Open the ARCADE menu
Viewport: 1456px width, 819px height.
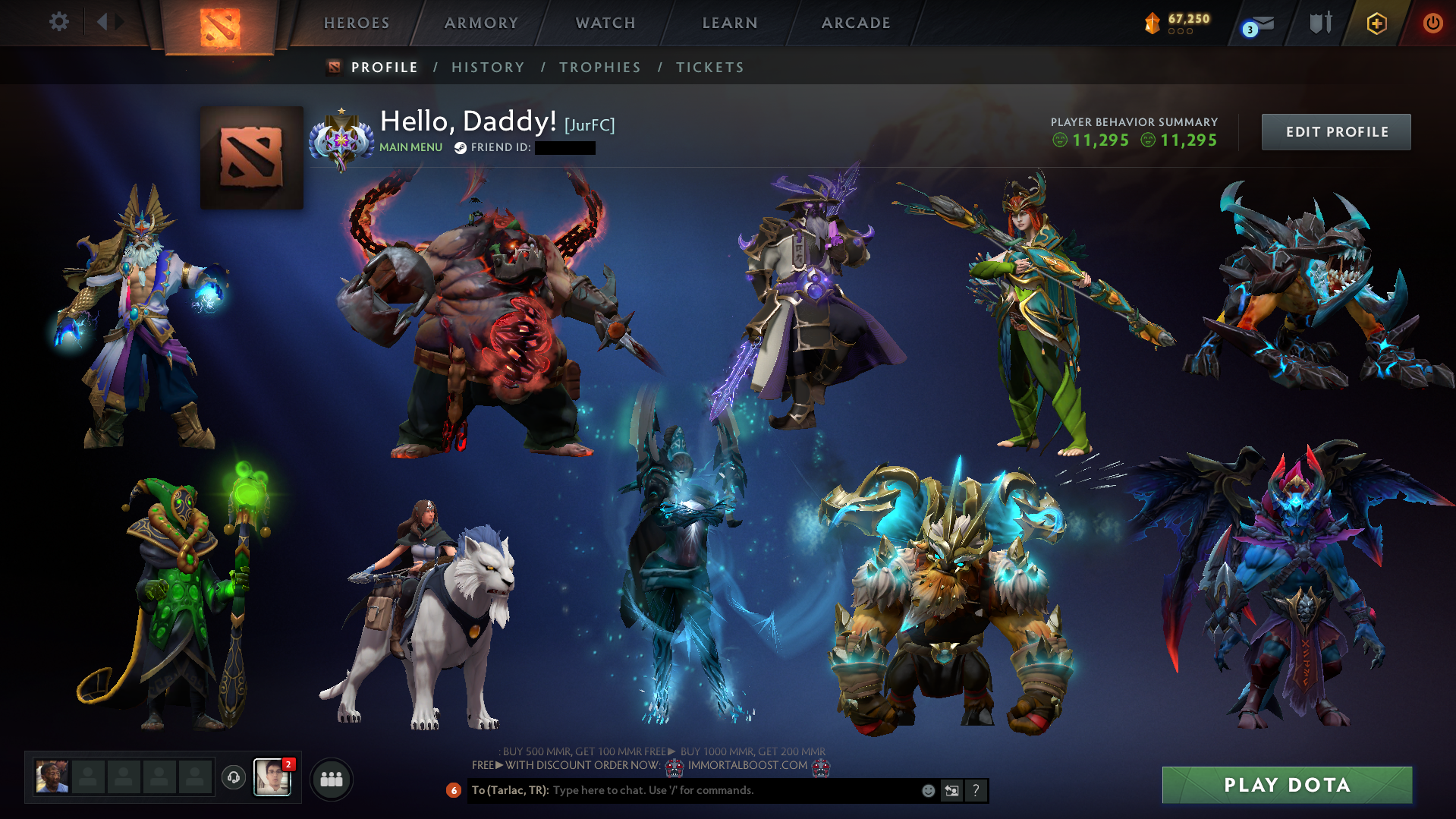coord(856,23)
